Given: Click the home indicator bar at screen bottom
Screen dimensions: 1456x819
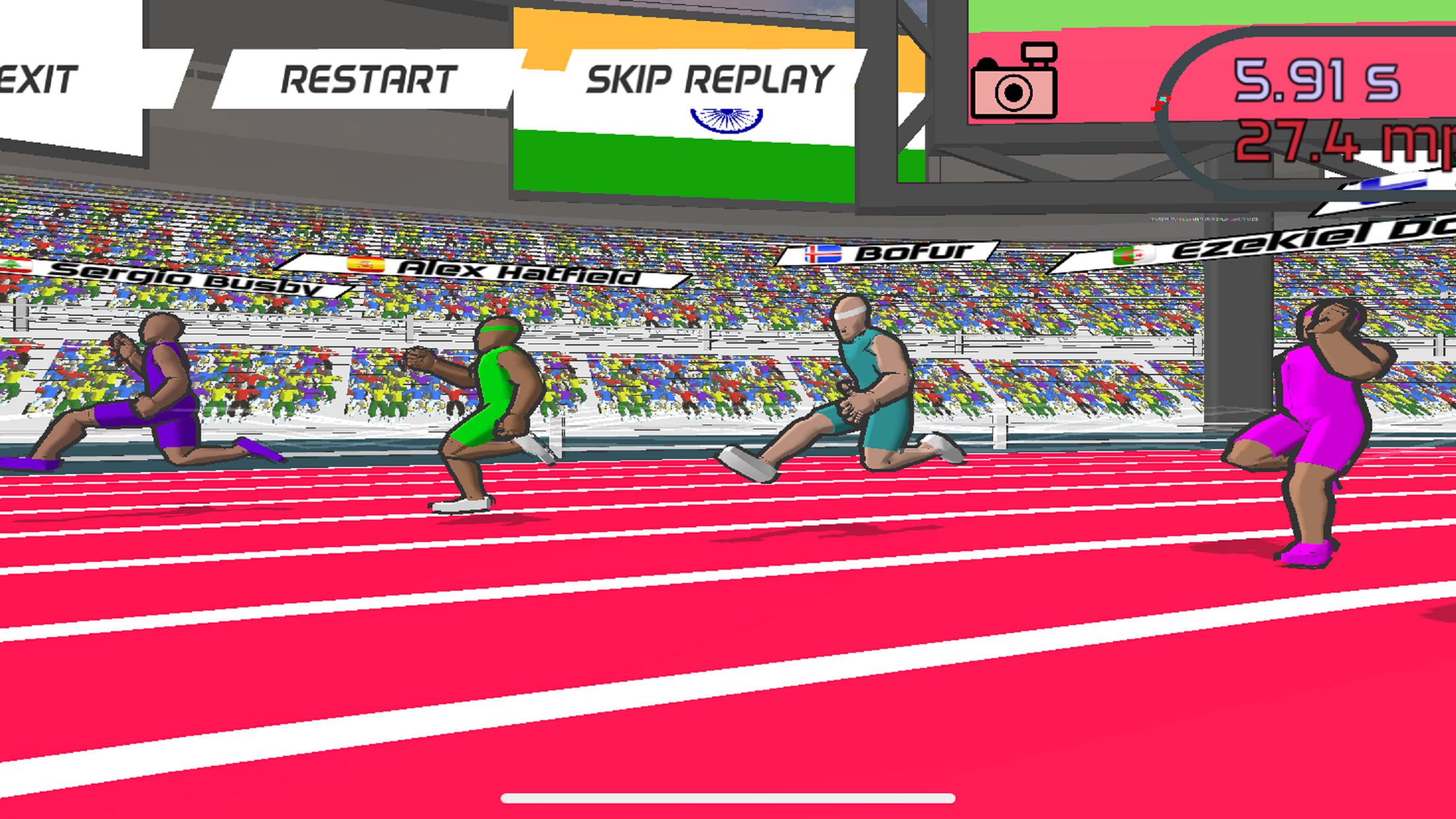Looking at the screenshot, I should click(728, 798).
